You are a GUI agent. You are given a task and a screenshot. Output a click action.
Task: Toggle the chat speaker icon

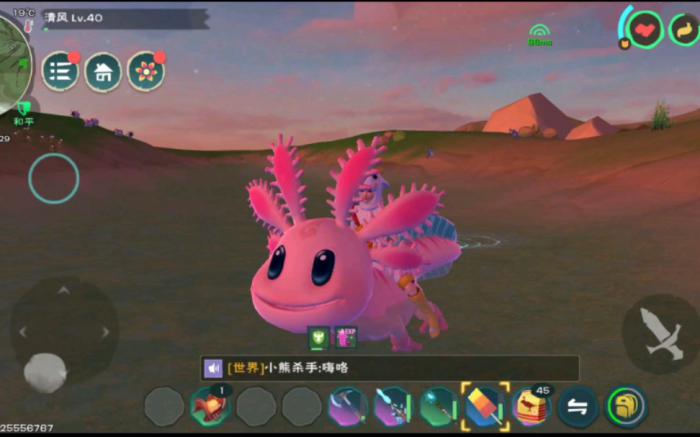(x=214, y=368)
